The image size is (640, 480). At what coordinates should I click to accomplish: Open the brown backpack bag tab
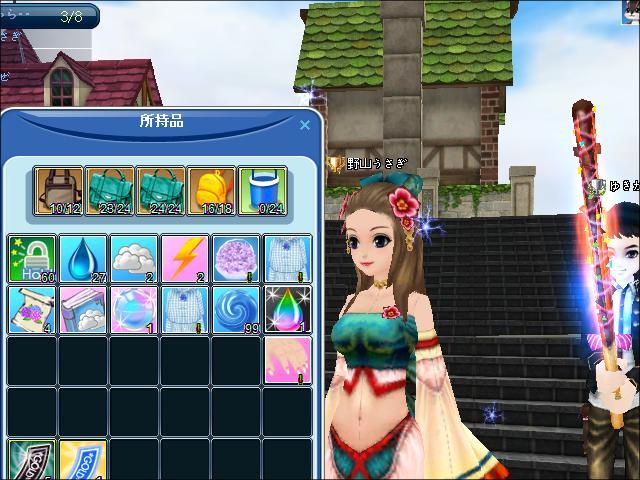pos(58,191)
